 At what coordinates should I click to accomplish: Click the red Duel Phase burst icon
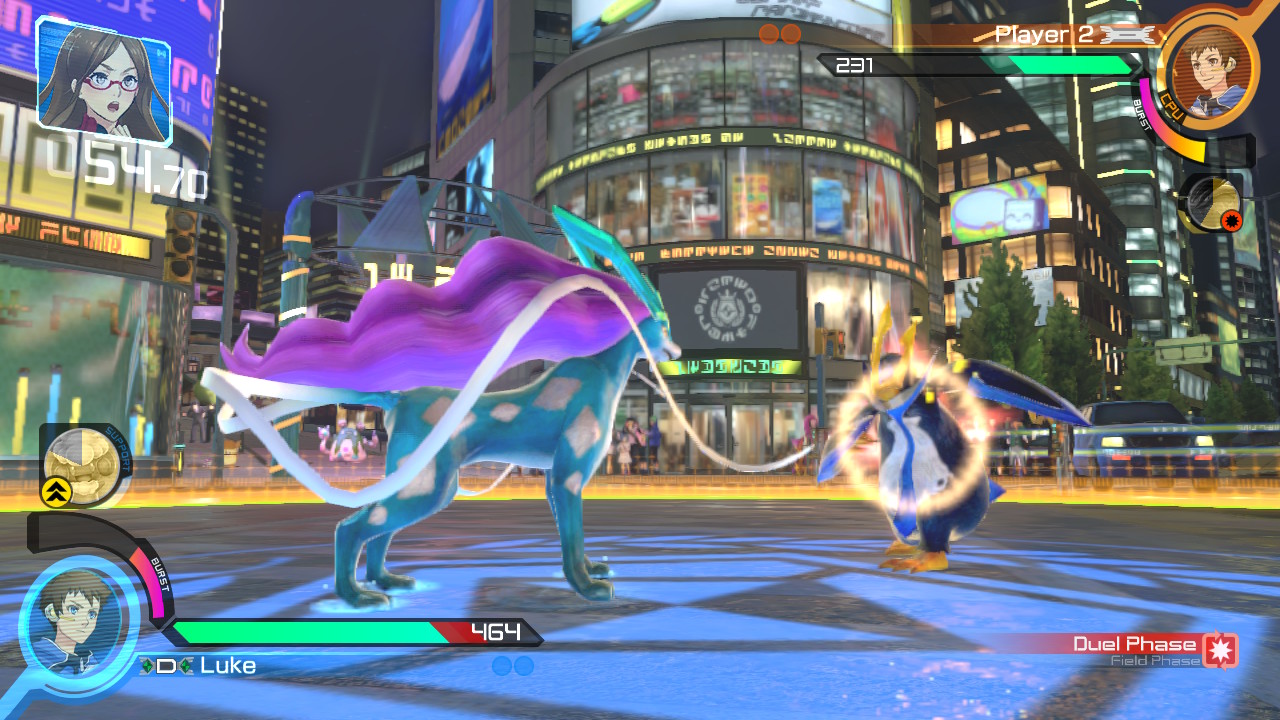[1221, 649]
